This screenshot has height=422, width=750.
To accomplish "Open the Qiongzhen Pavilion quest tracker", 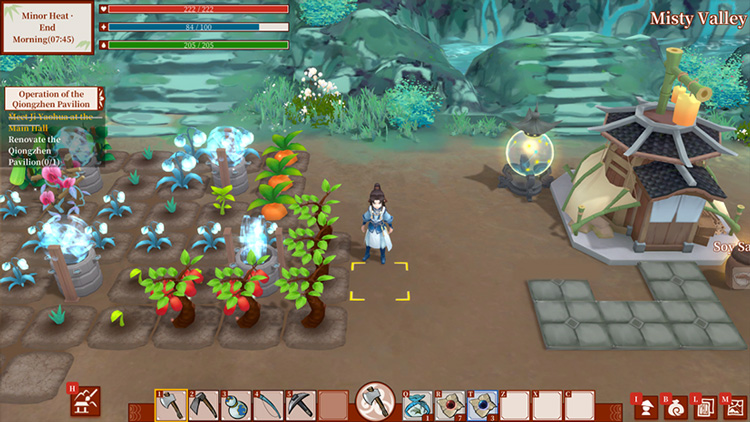I will (x=54, y=99).
